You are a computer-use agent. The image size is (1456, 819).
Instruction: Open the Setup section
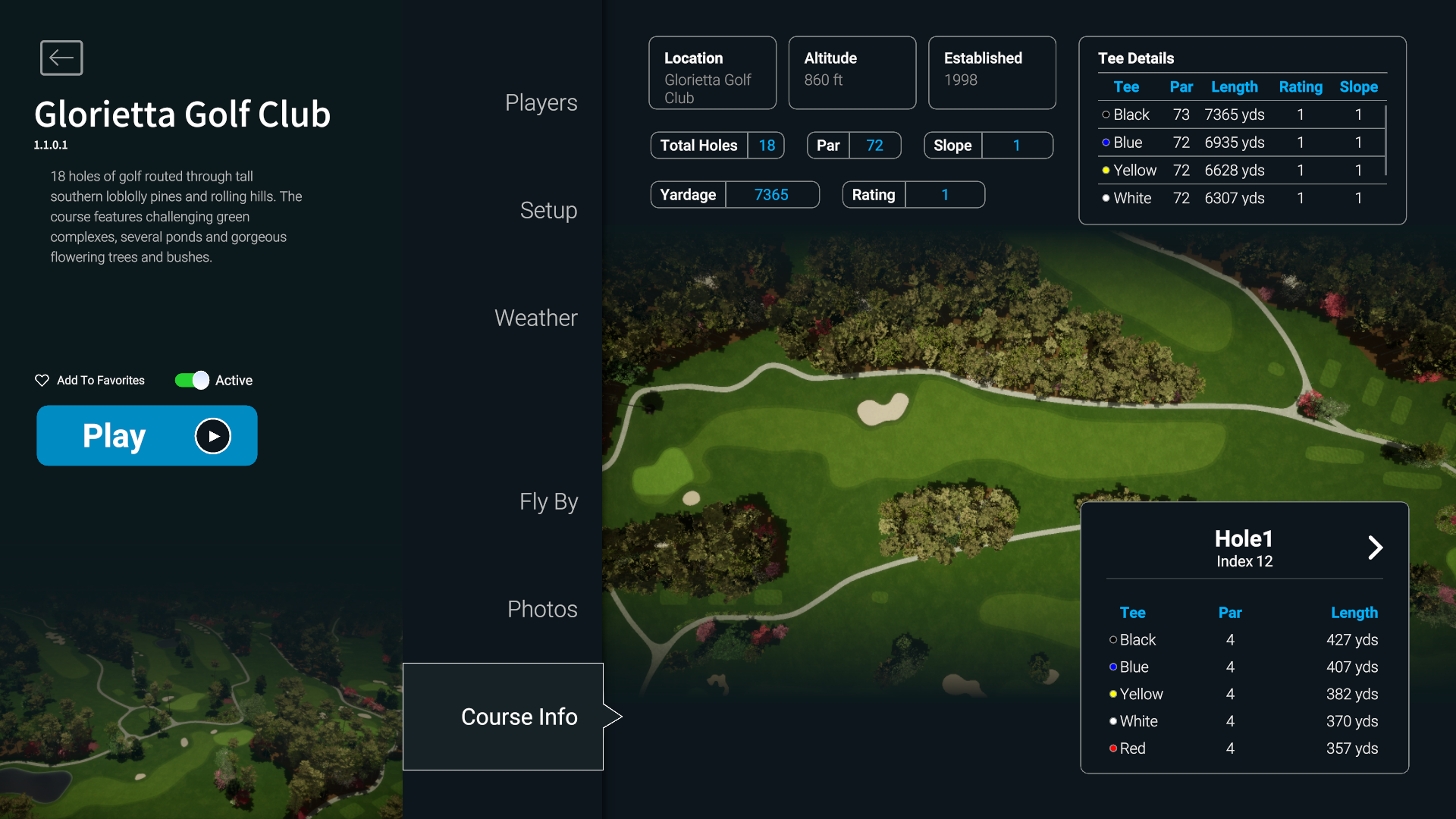(548, 211)
